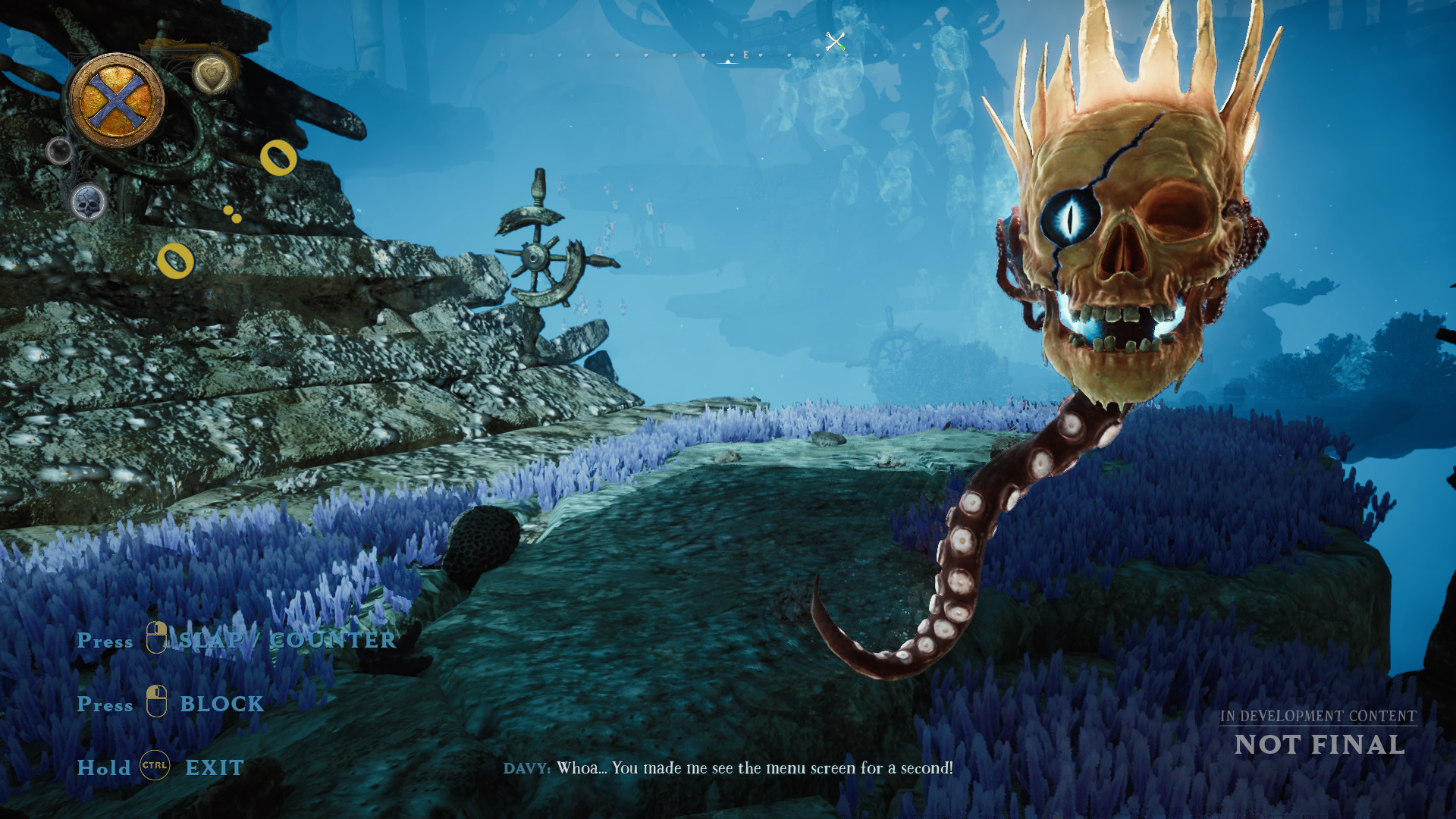Activate the cracked skull ability icon
1456x819 pixels.
point(89,202)
